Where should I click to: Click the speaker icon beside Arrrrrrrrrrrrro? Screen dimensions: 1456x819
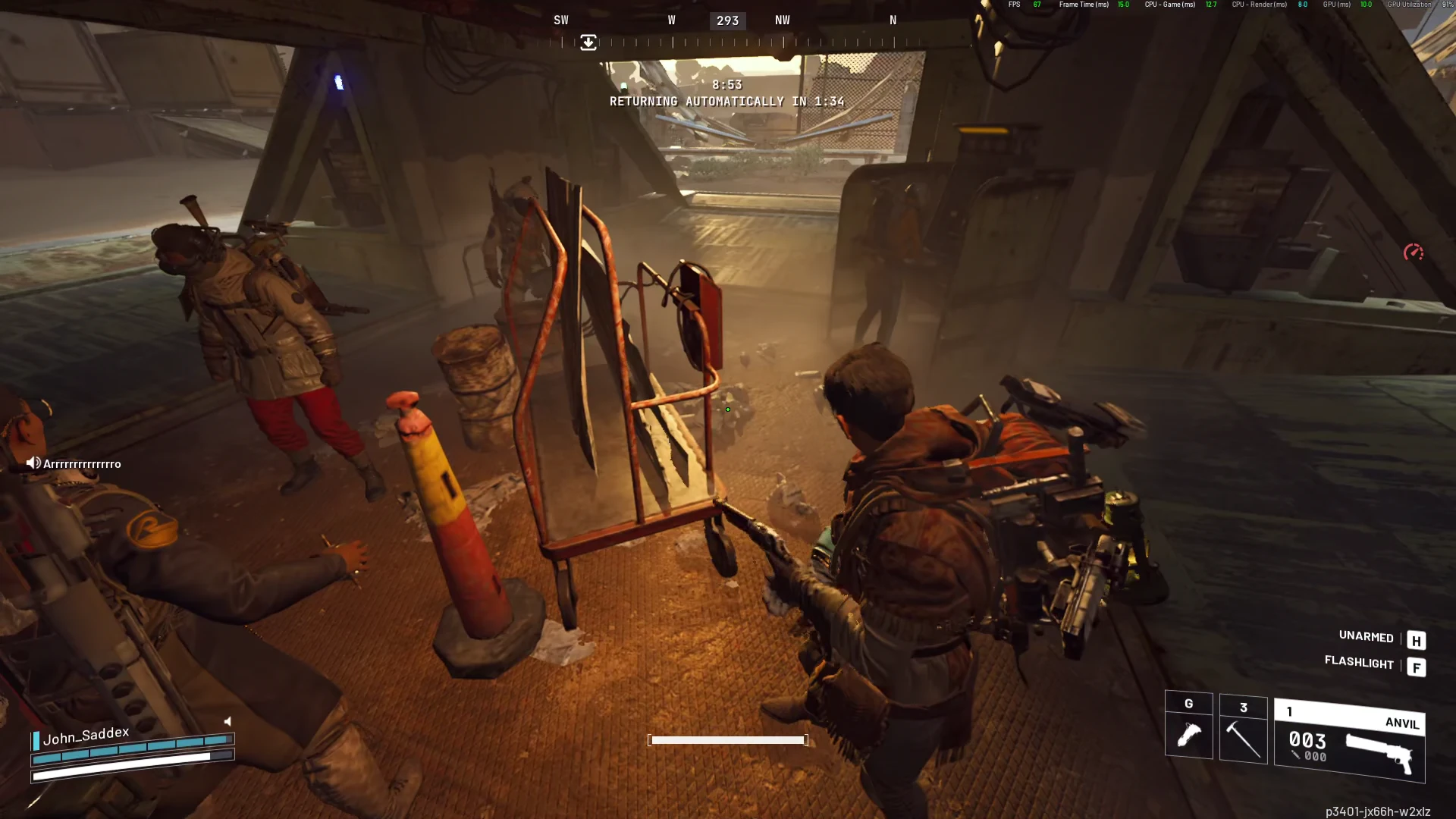tap(33, 463)
